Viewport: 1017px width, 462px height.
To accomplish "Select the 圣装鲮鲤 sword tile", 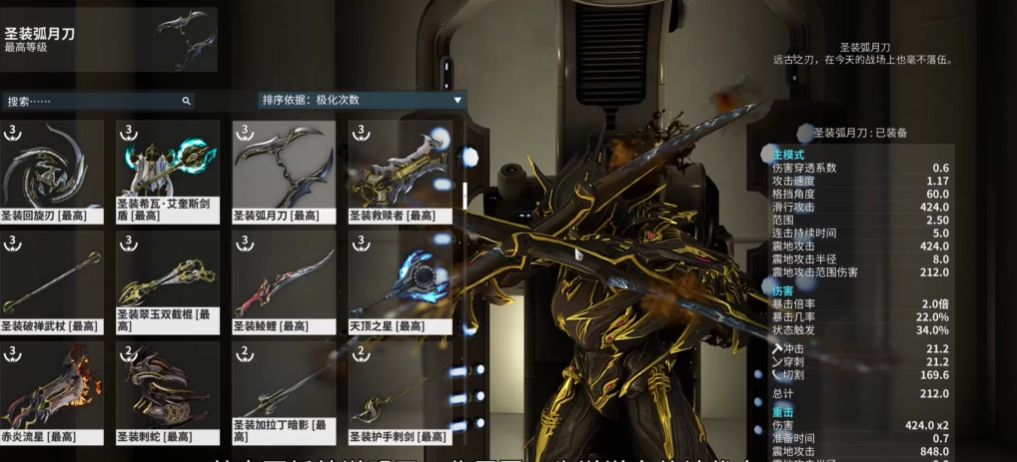I will (283, 281).
